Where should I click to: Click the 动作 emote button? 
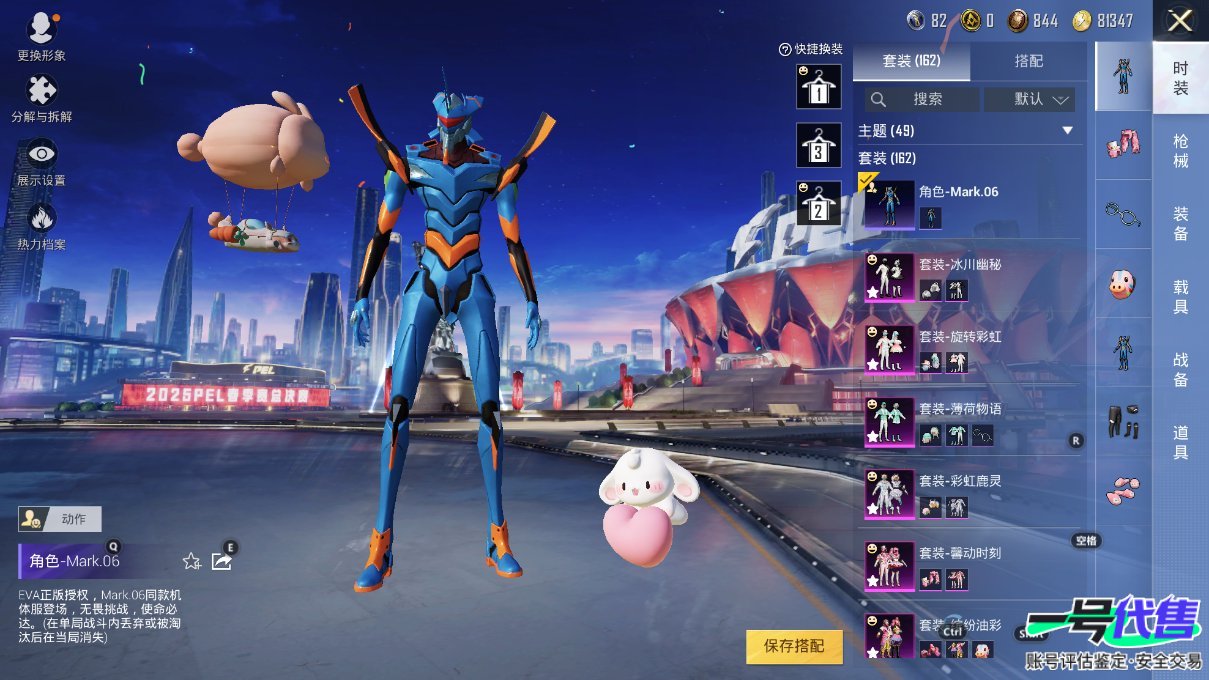pos(61,519)
